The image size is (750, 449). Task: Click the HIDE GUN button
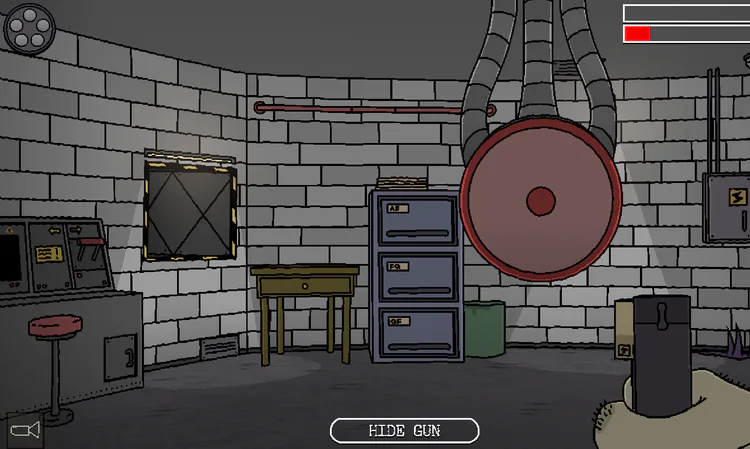click(x=404, y=431)
